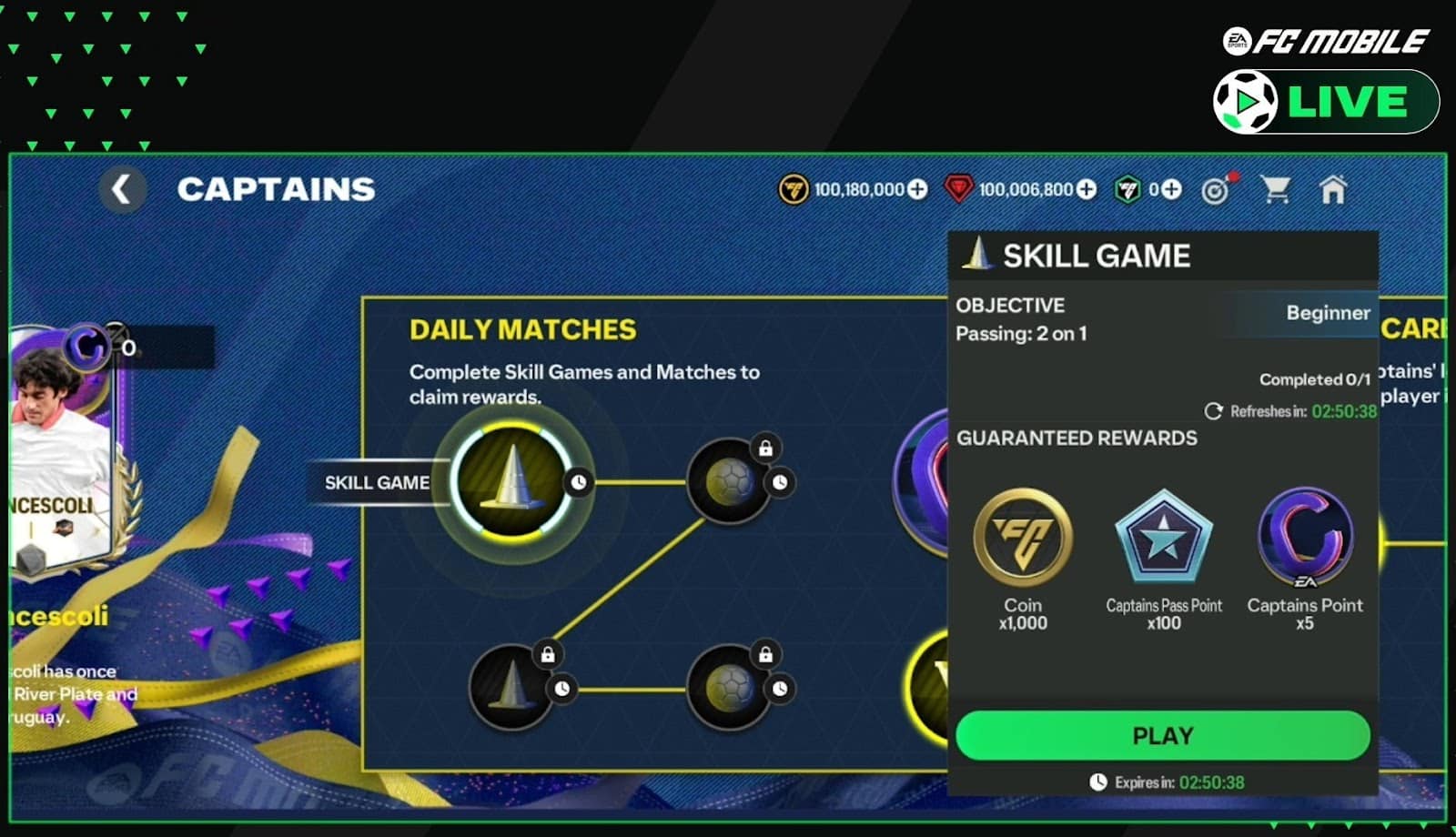Select the Beginner difficulty label
This screenshot has width=1456, height=837.
1328,313
